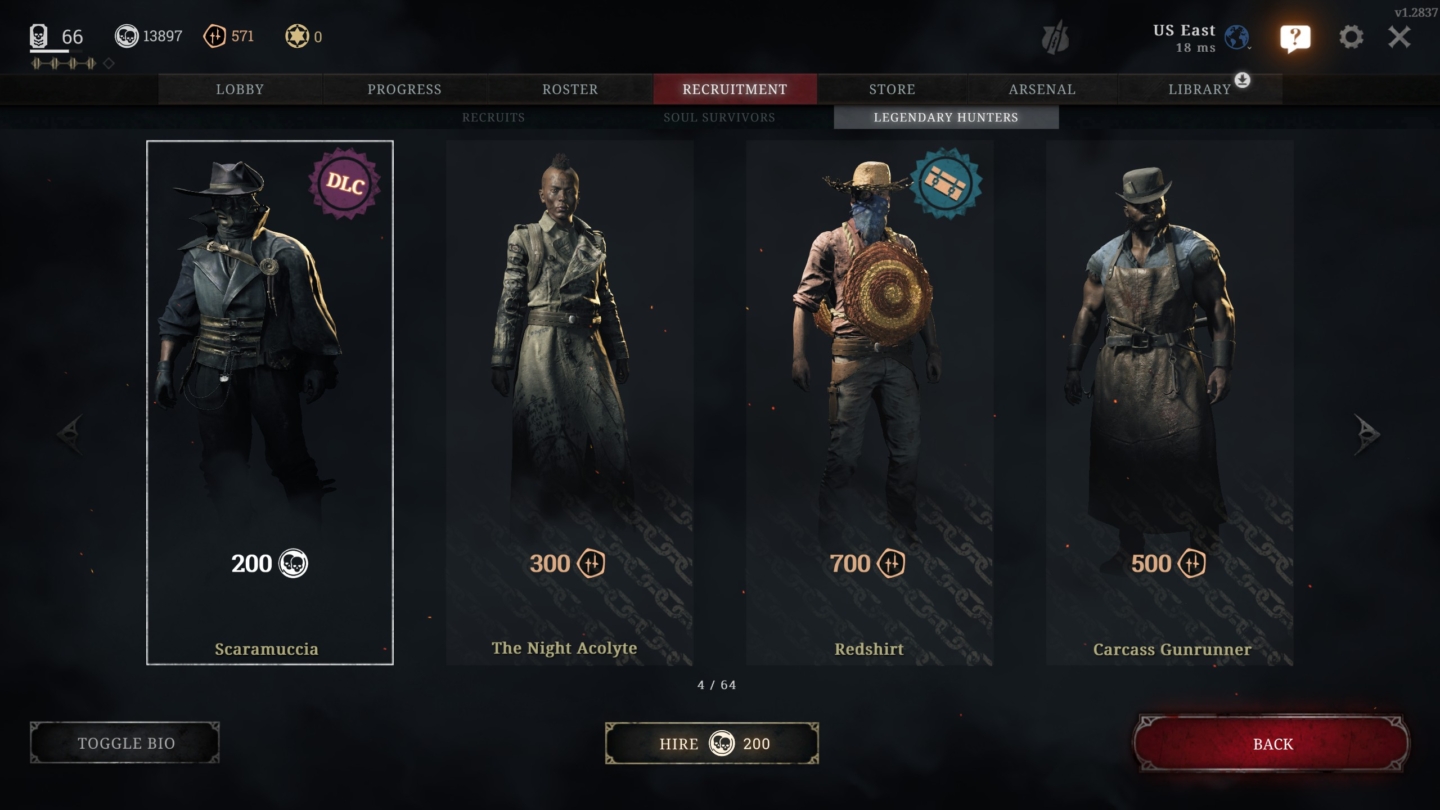This screenshot has width=1440, height=810.
Task: Click the crossed weapons prestige emblem
Action: click(x=1055, y=40)
